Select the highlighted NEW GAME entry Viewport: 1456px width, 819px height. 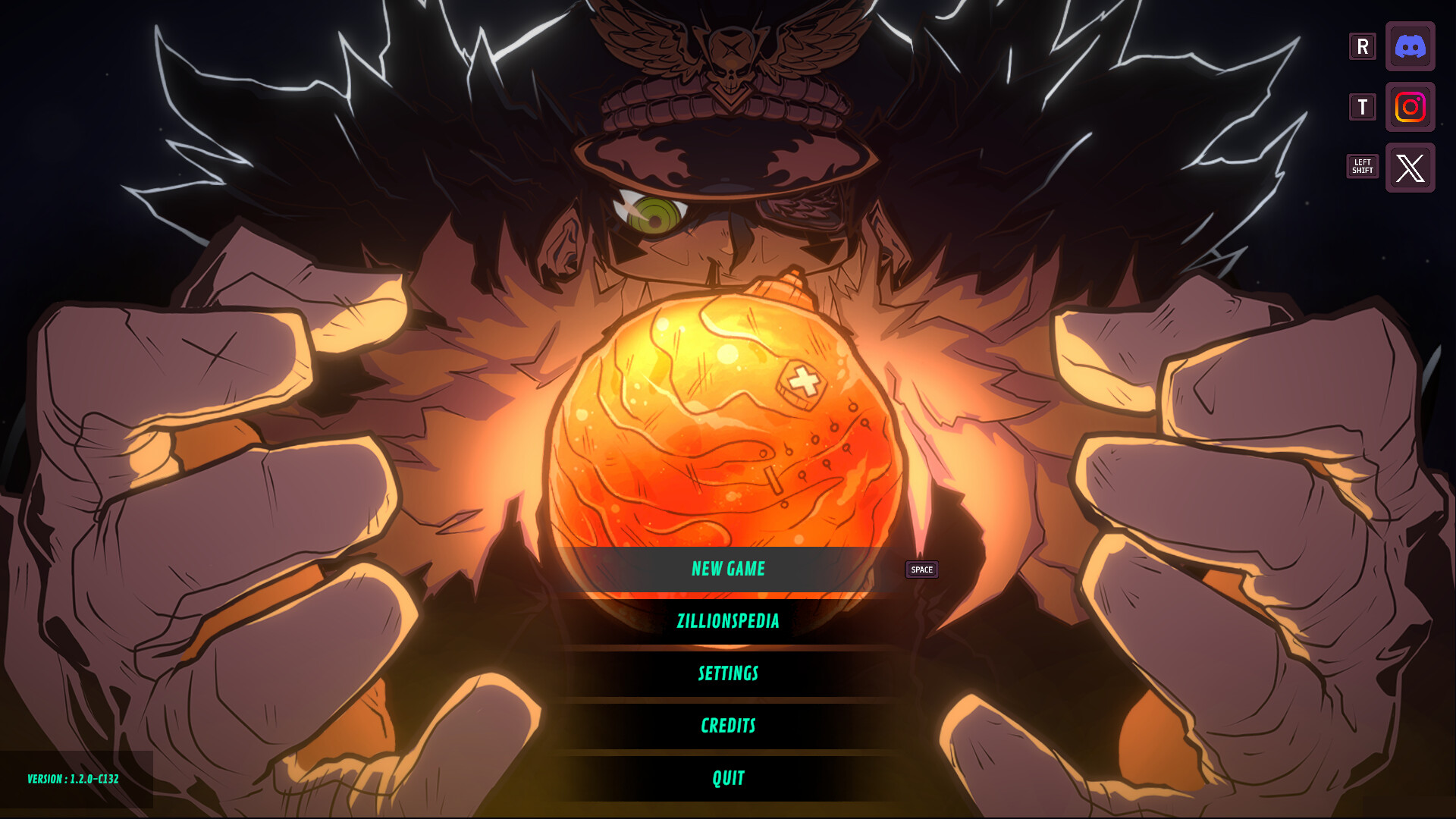click(728, 569)
